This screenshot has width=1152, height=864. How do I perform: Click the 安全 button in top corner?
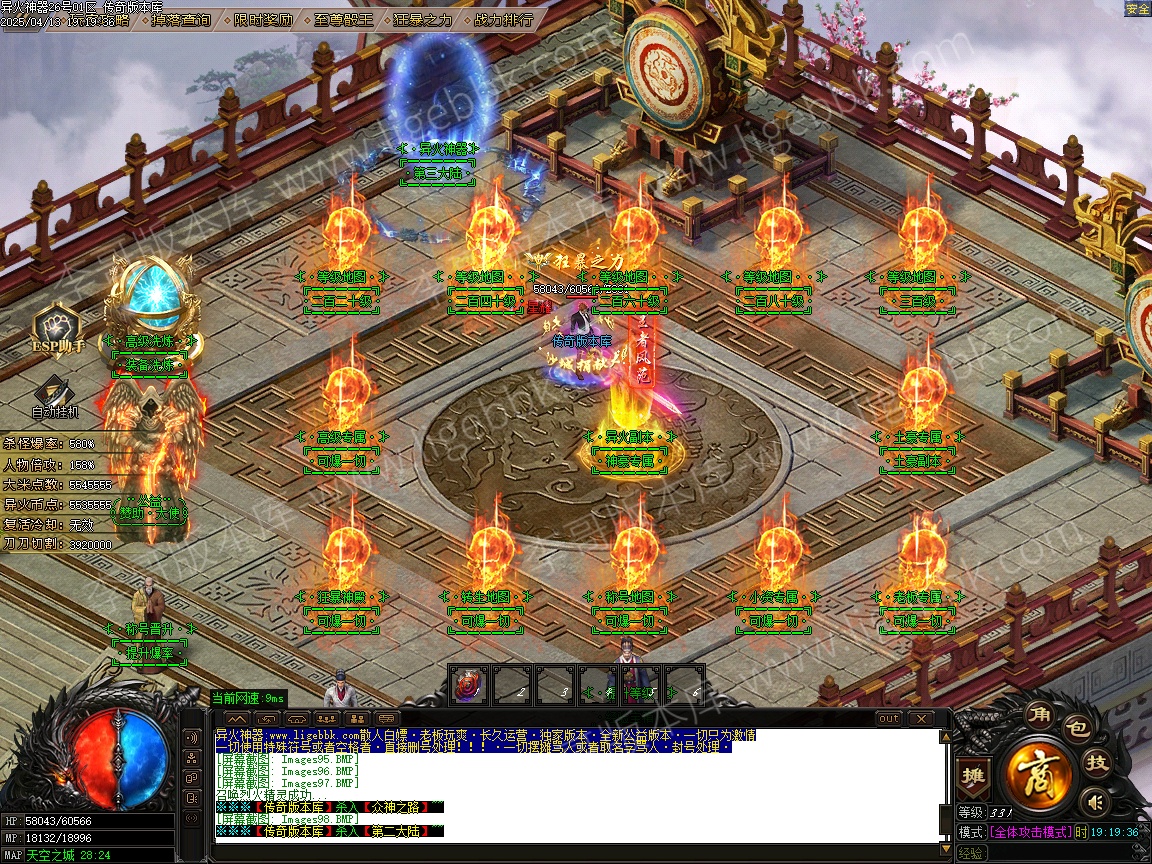tap(1137, 9)
